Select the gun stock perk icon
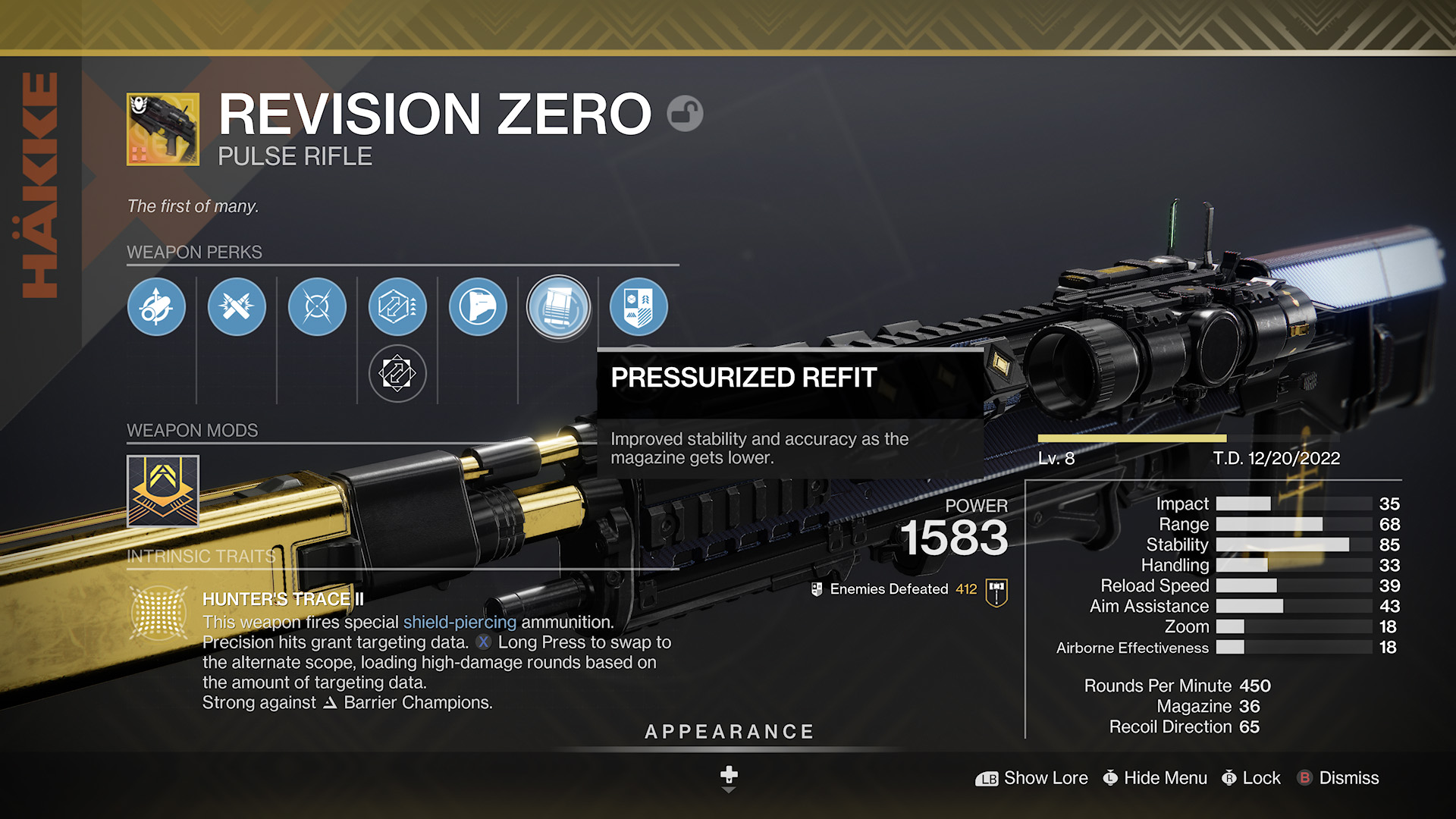This screenshot has height=819, width=1456. 478,307
